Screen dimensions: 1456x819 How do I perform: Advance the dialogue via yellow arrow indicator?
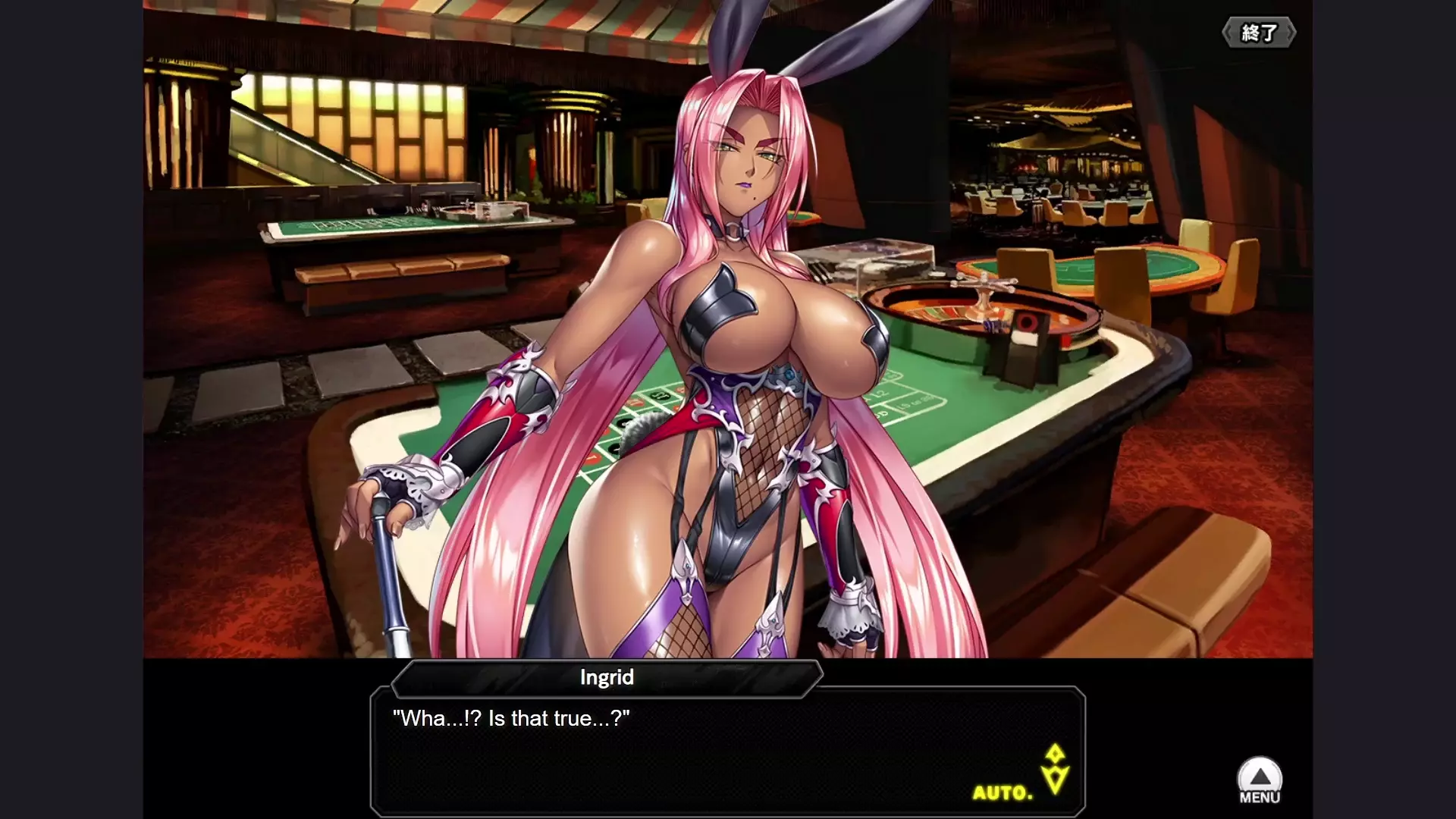coord(1055,768)
